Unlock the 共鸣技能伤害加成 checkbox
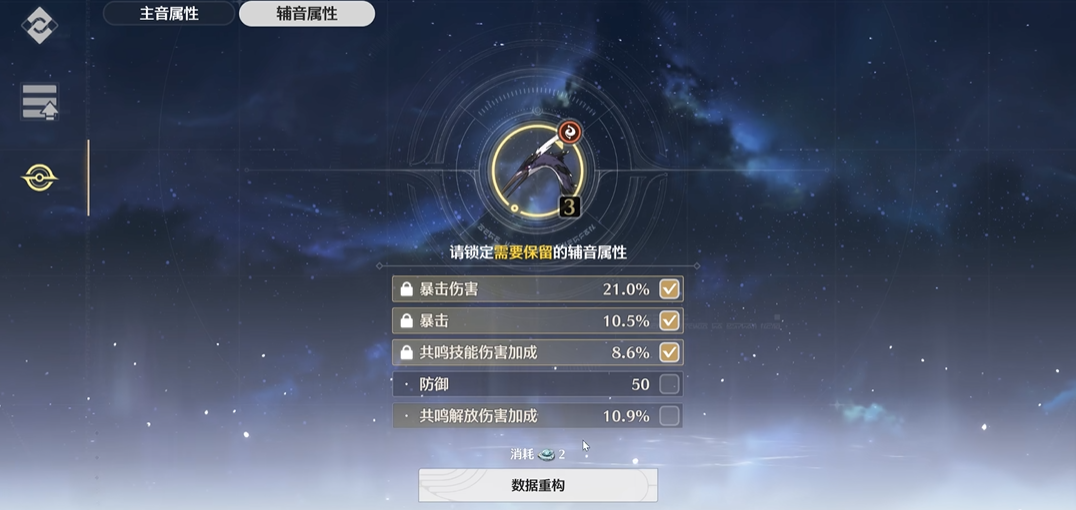The image size is (1076, 510). (669, 352)
